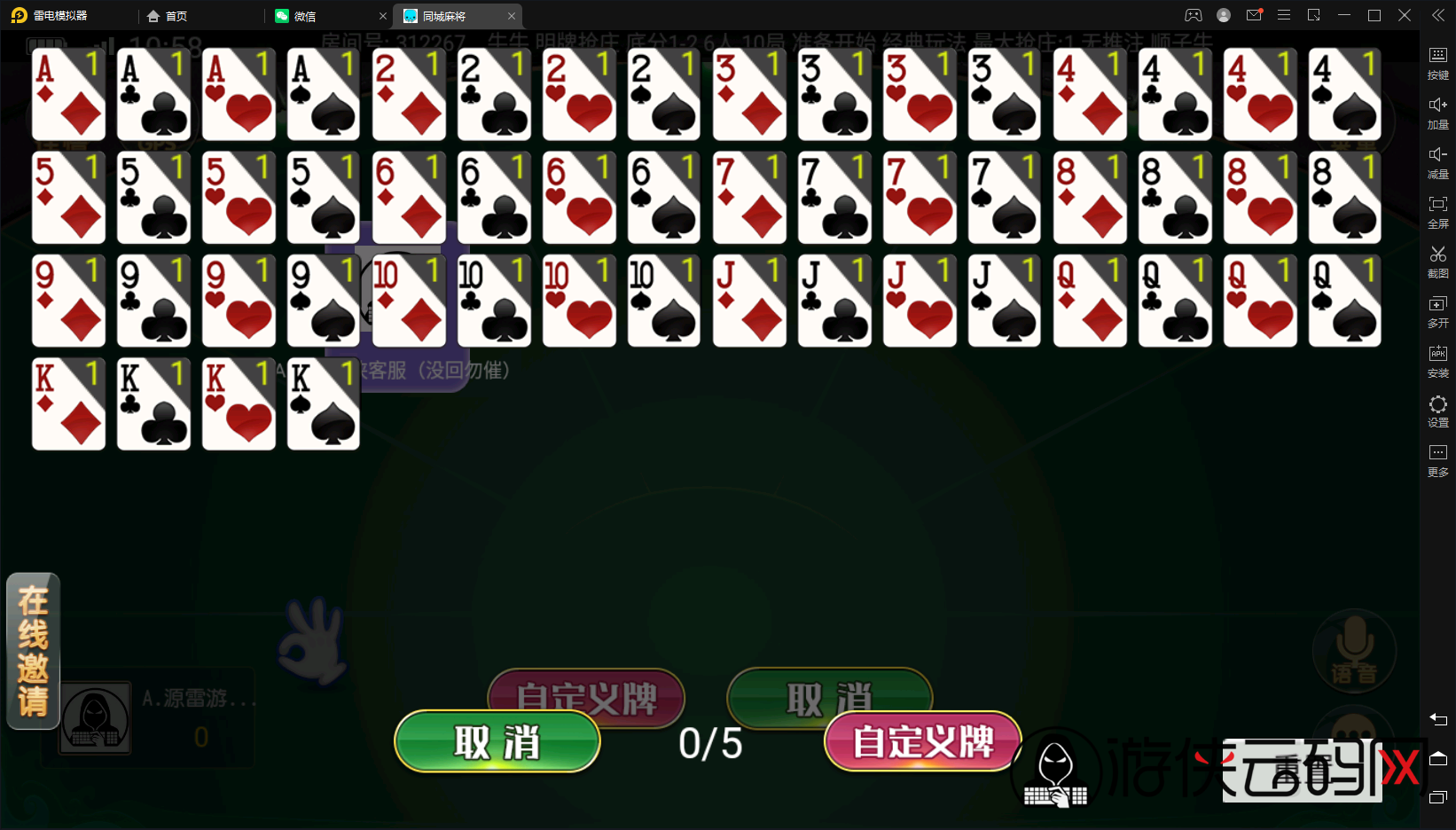The width and height of the screenshot is (1456, 830).
Task: Switch to the 微信 tab
Action: tap(306, 15)
